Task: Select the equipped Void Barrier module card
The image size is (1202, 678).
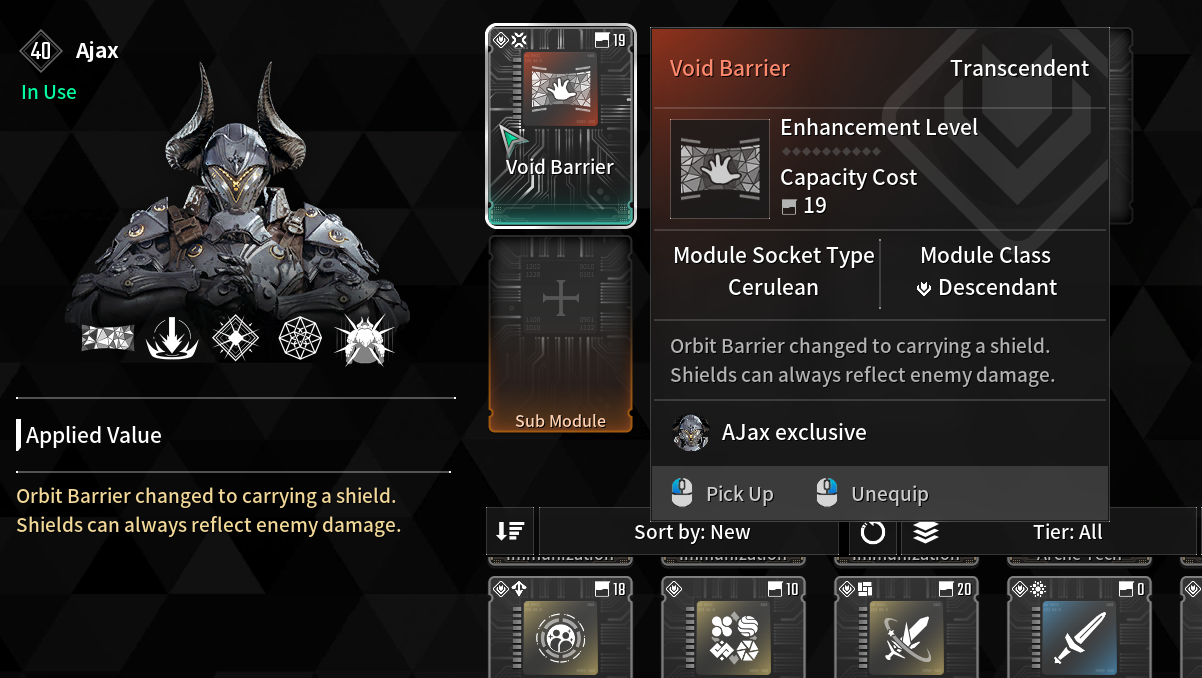Action: point(560,125)
